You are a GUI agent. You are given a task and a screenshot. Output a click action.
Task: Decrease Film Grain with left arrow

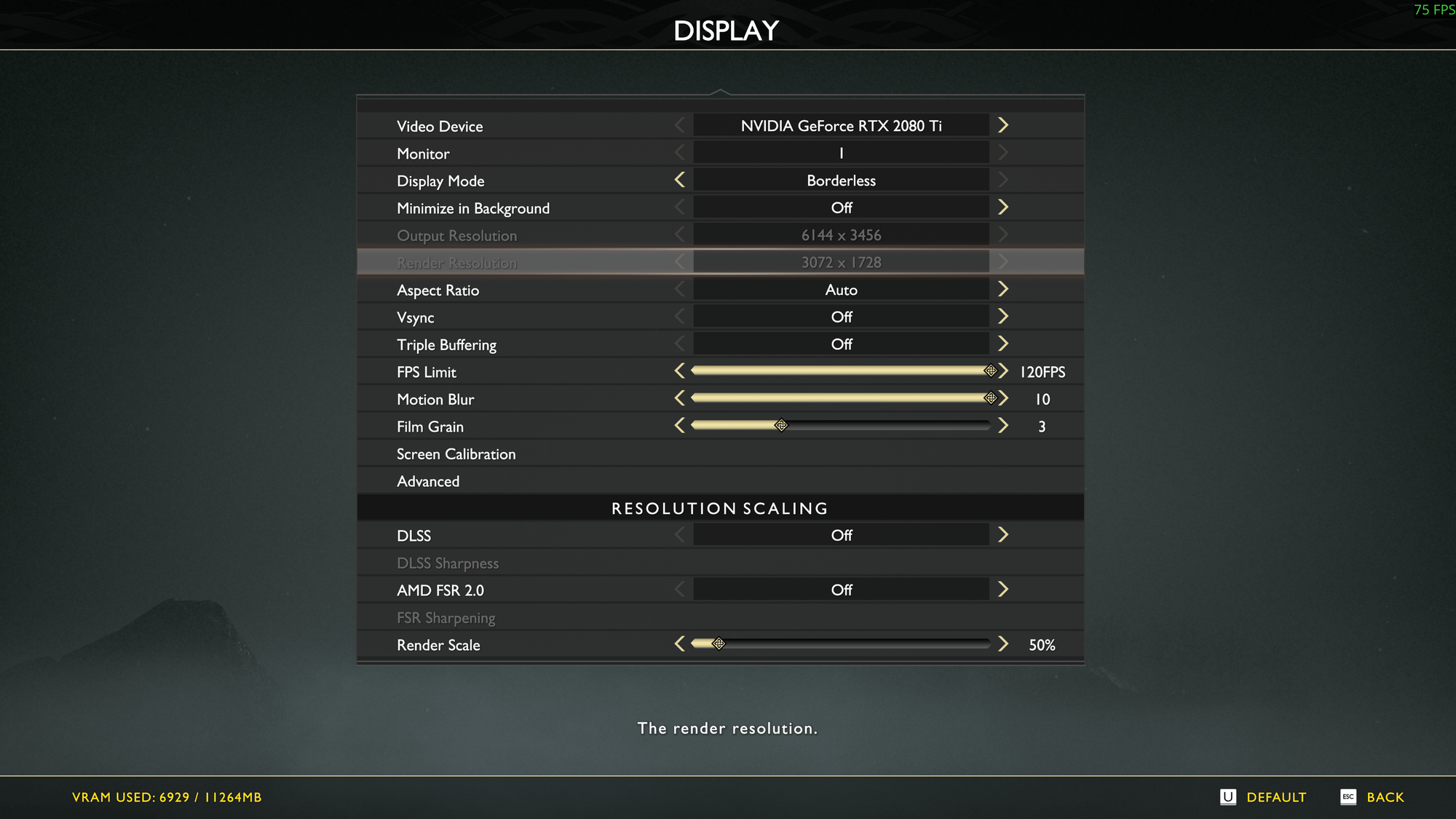[x=679, y=426]
